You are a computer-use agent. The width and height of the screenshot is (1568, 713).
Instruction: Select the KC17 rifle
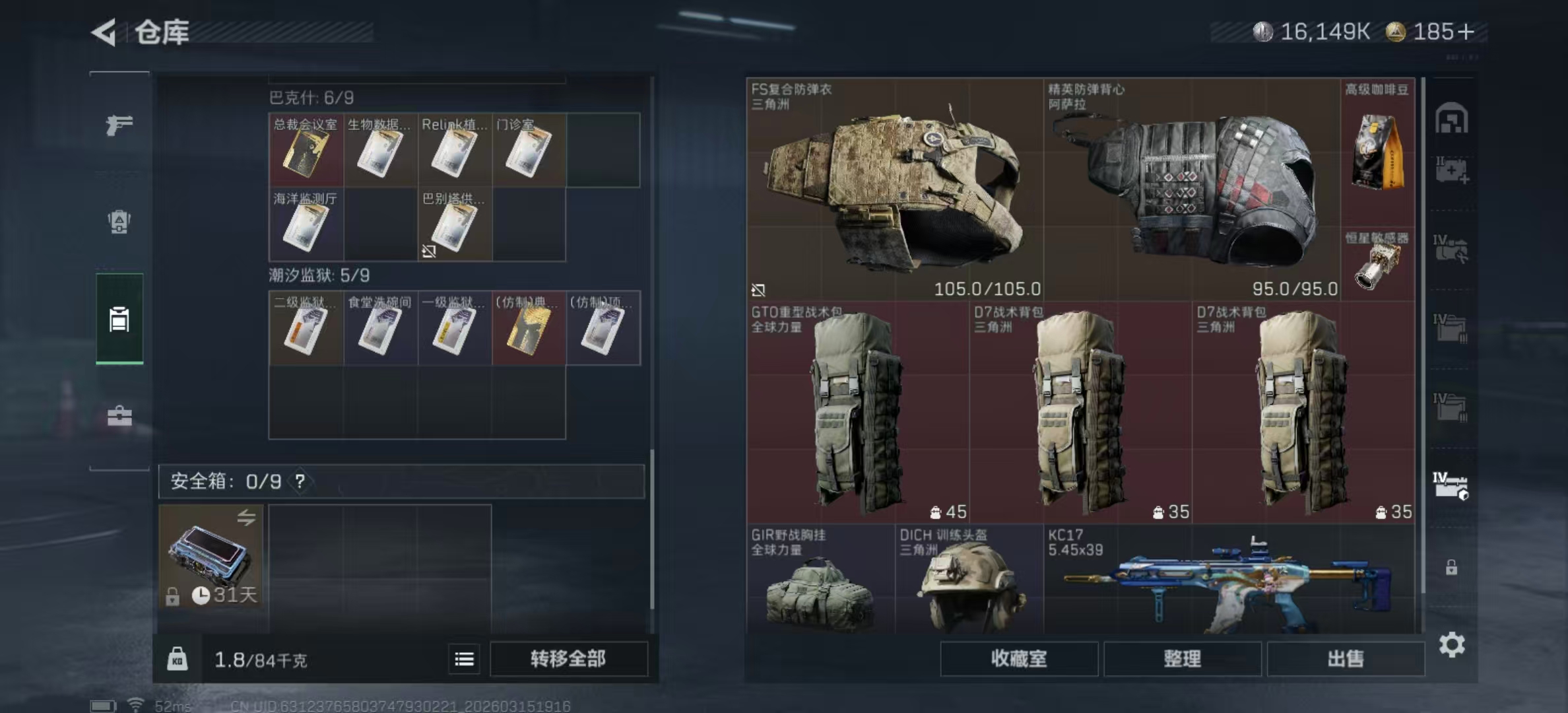pos(1229,580)
